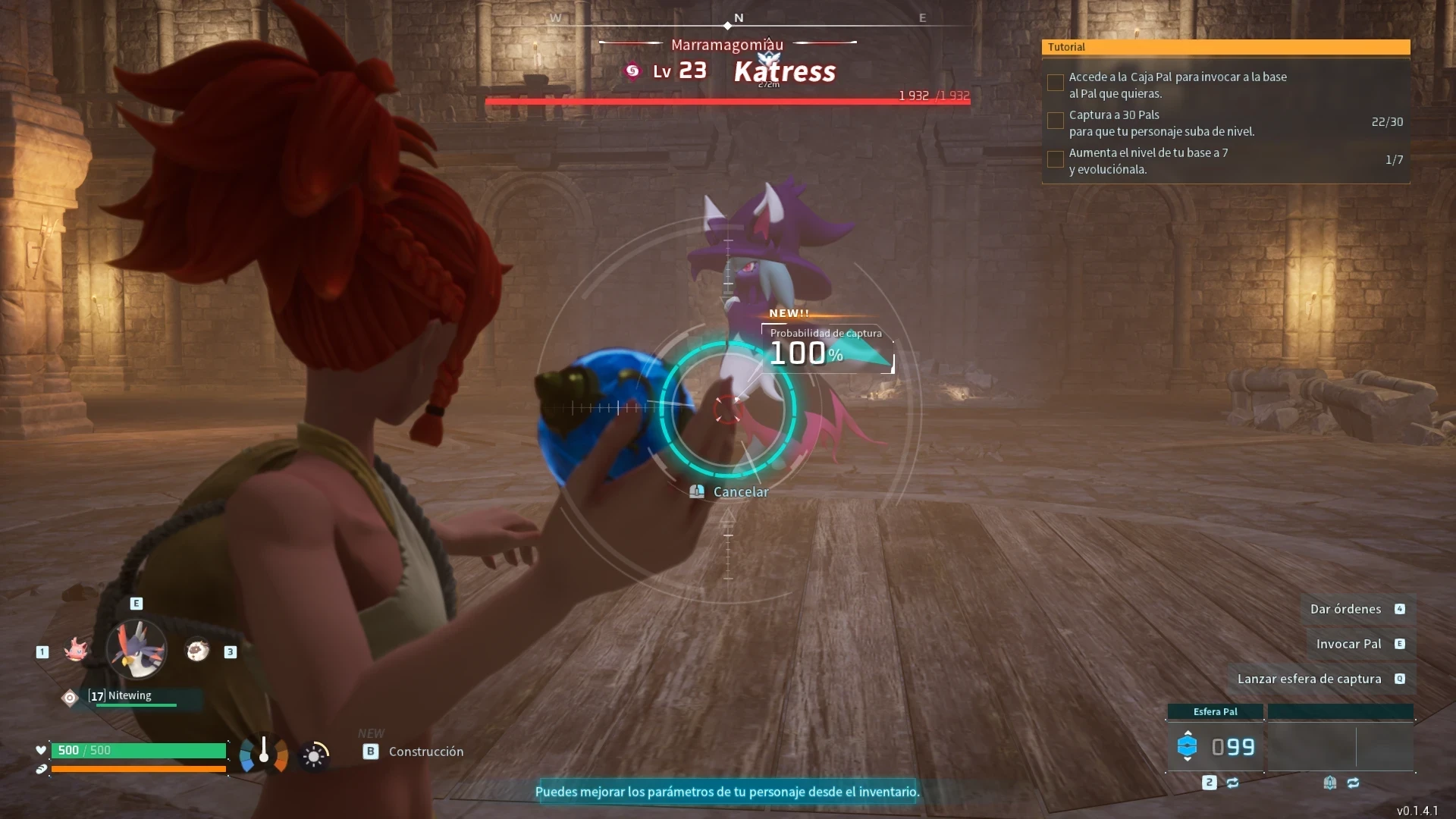Check the 'Captura a 30 Pals' tutorial task
This screenshot has width=1456, height=819.
pyautogui.click(x=1055, y=121)
